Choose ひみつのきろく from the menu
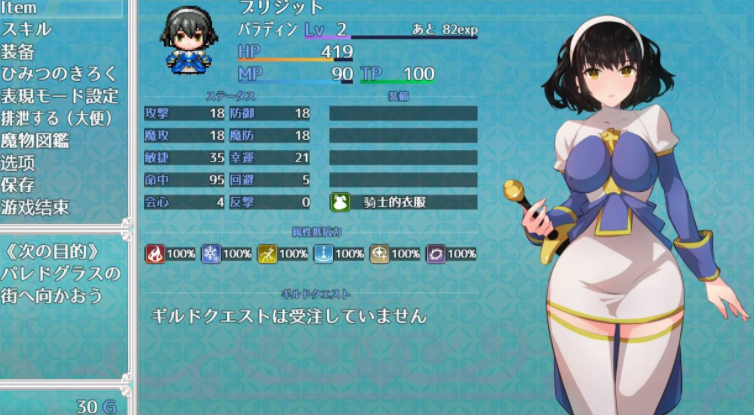Image resolution: width=754 pixels, height=415 pixels. 59,74
